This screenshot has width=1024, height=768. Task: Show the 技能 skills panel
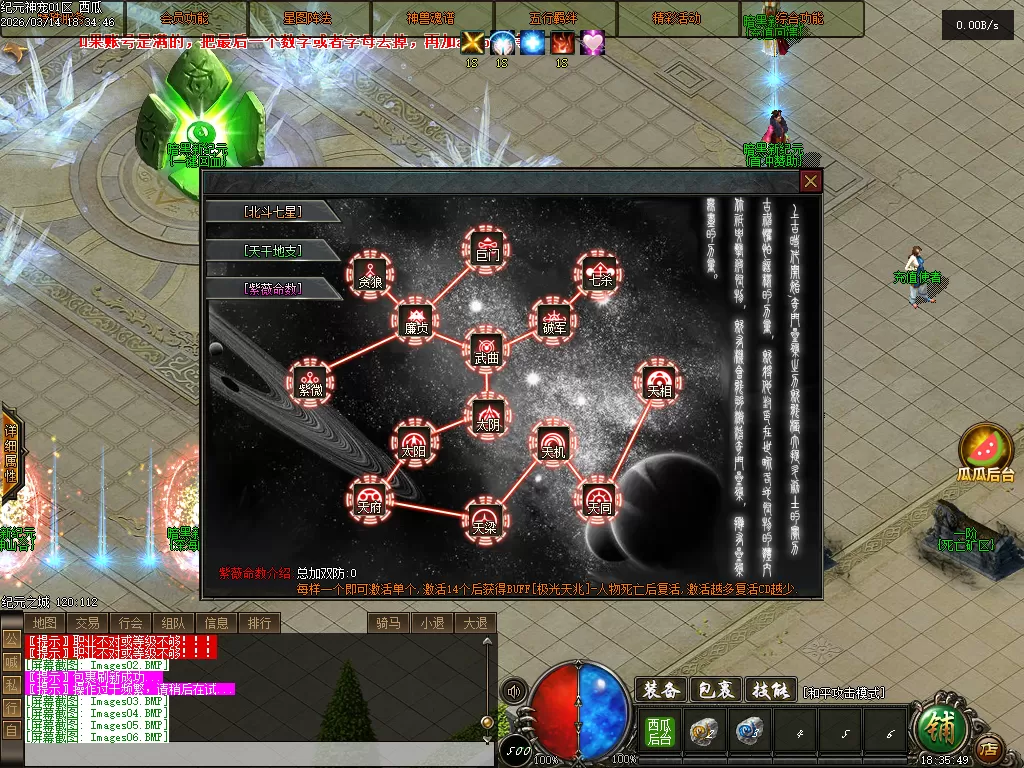(x=773, y=690)
